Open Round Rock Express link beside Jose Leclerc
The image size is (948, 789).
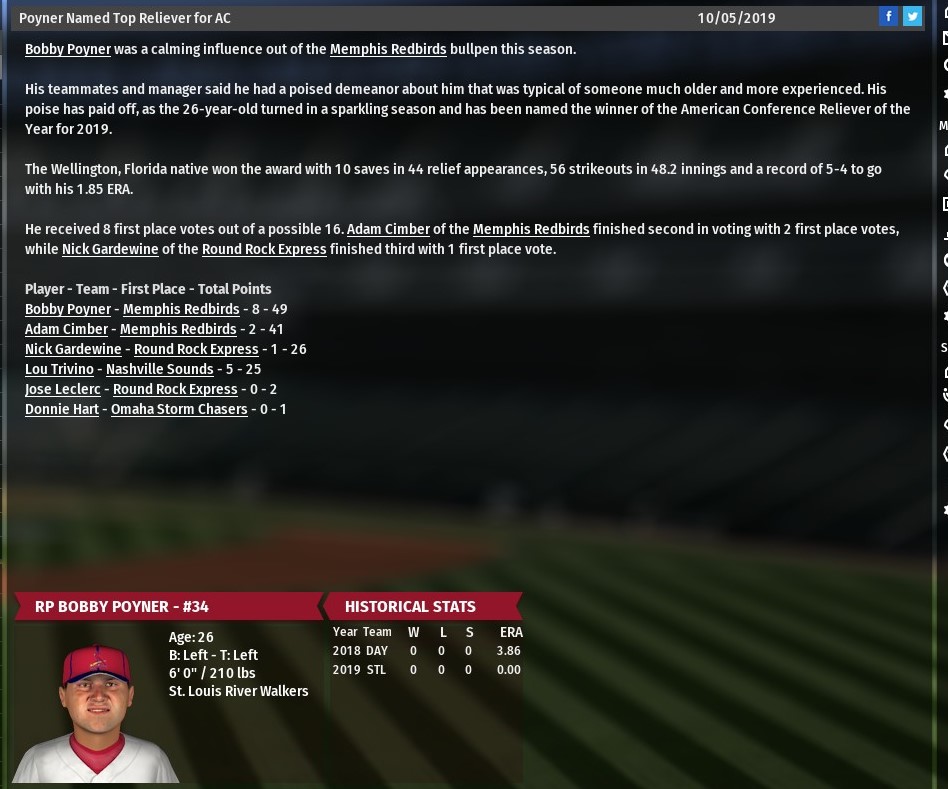[175, 389]
